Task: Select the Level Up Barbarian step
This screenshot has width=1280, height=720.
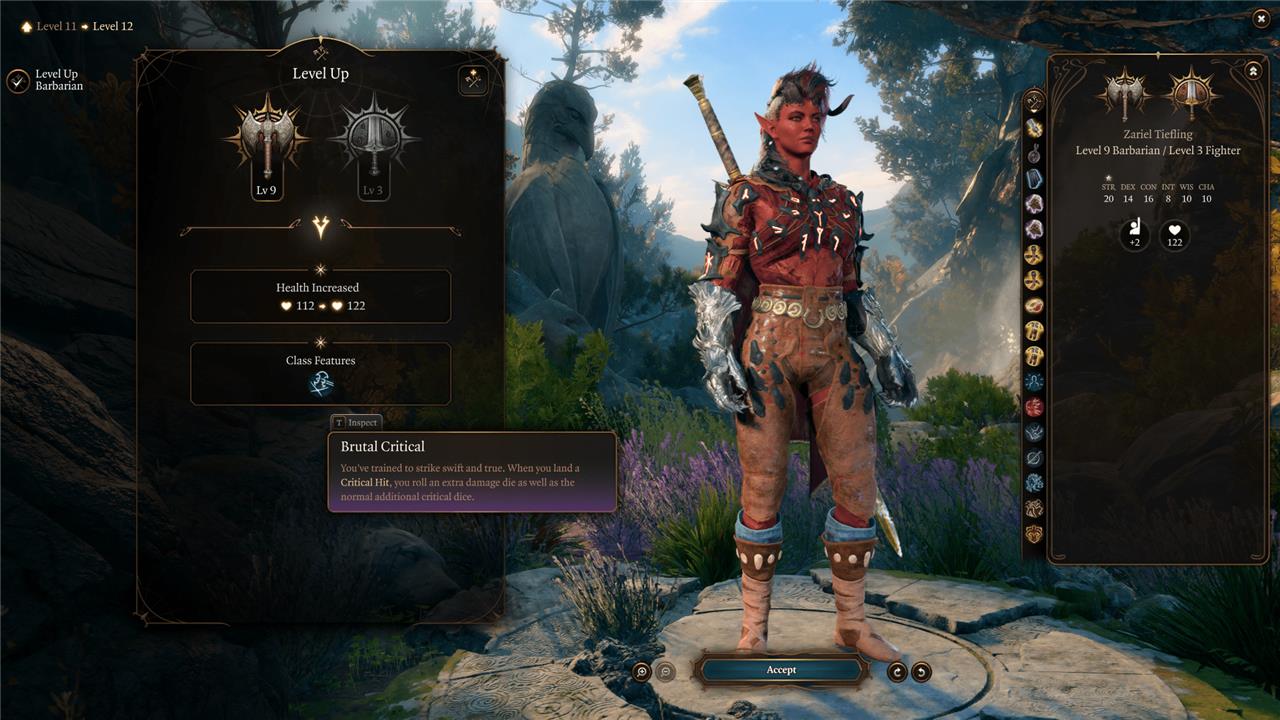Action: click(18, 81)
